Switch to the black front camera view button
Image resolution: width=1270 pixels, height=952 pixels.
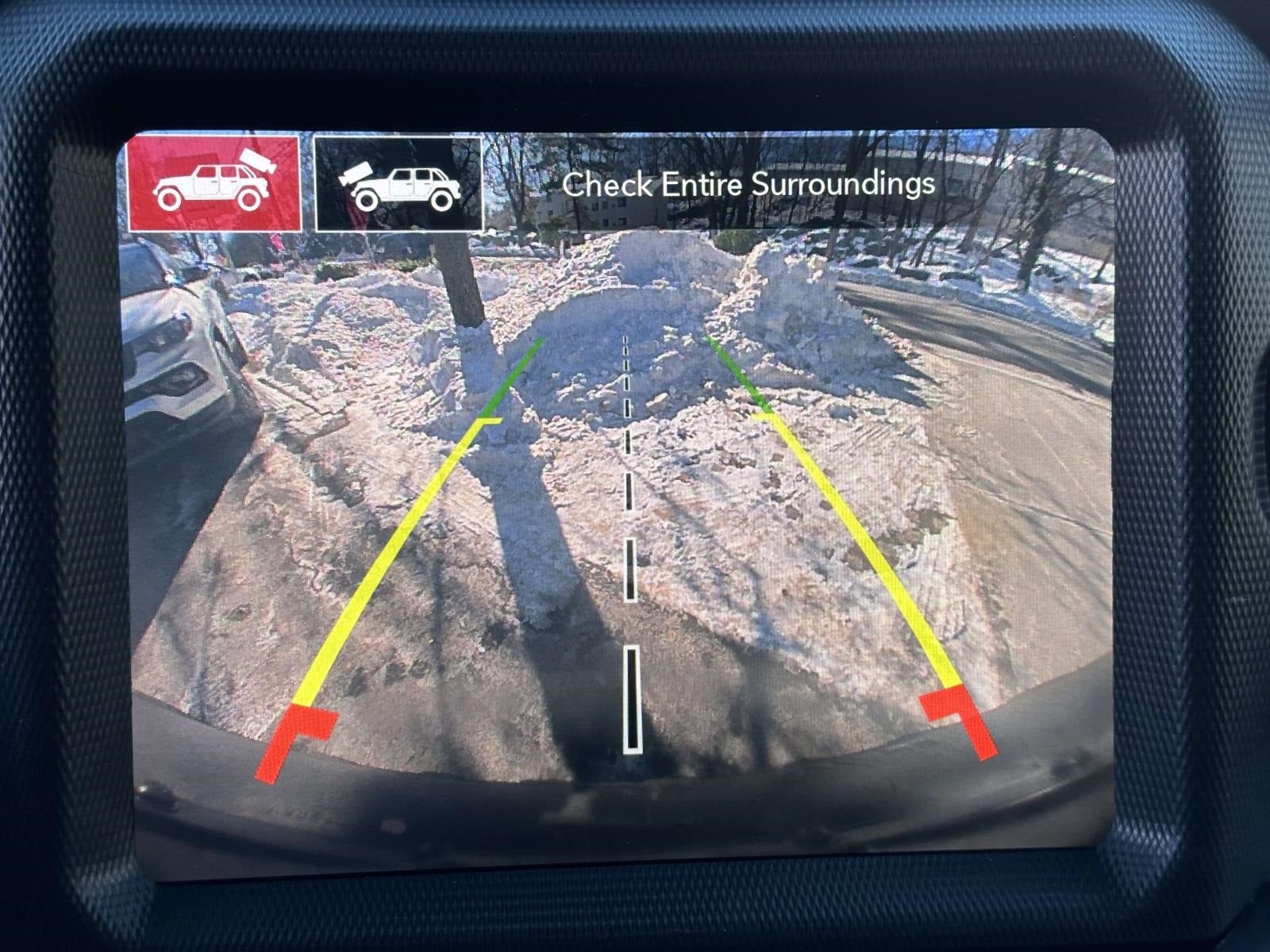[x=398, y=184]
